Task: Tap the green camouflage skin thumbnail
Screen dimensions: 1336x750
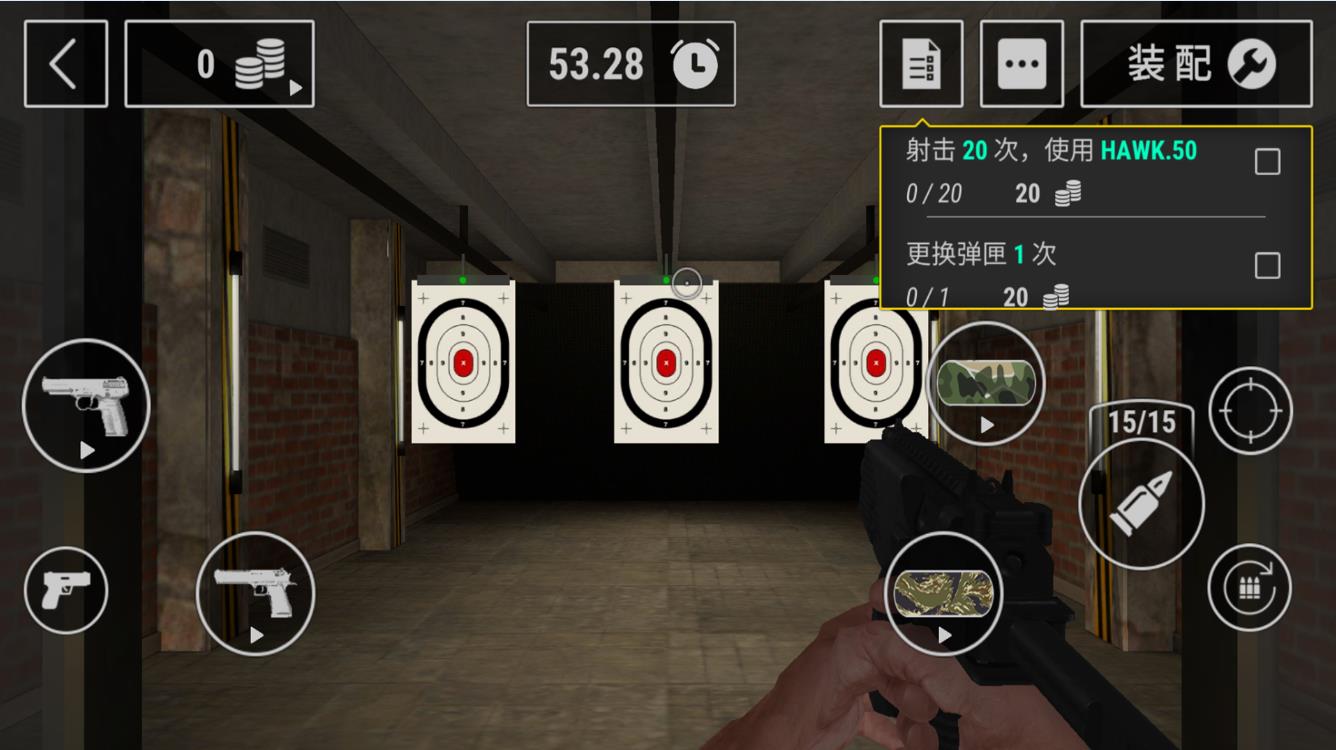Action: click(986, 384)
